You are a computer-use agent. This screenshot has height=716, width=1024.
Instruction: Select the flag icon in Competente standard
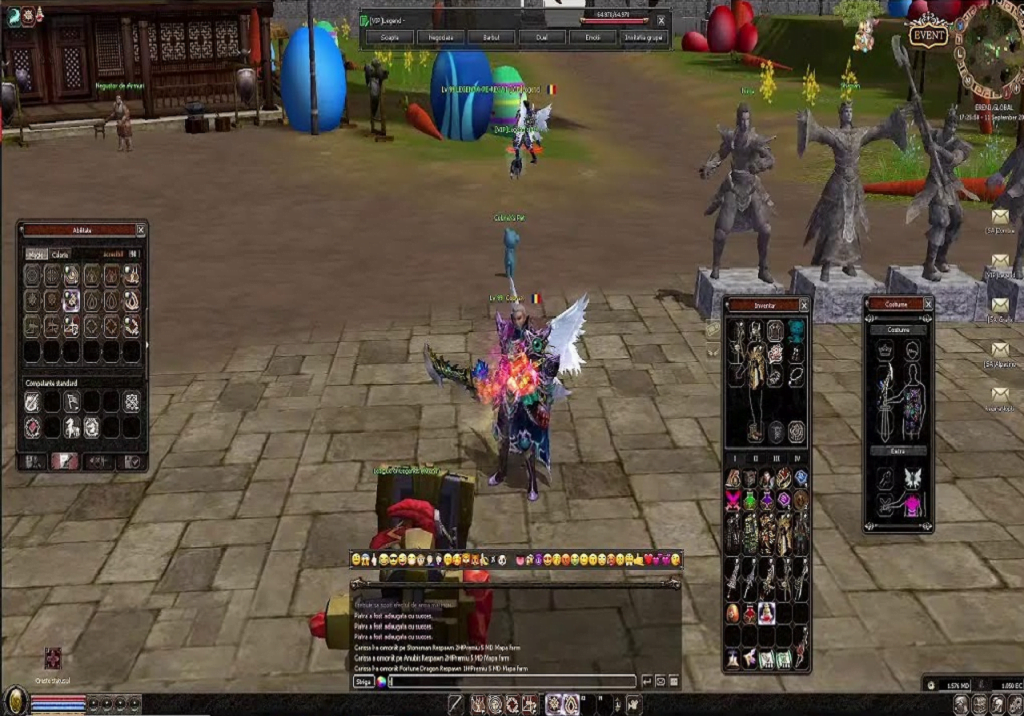[x=72, y=401]
